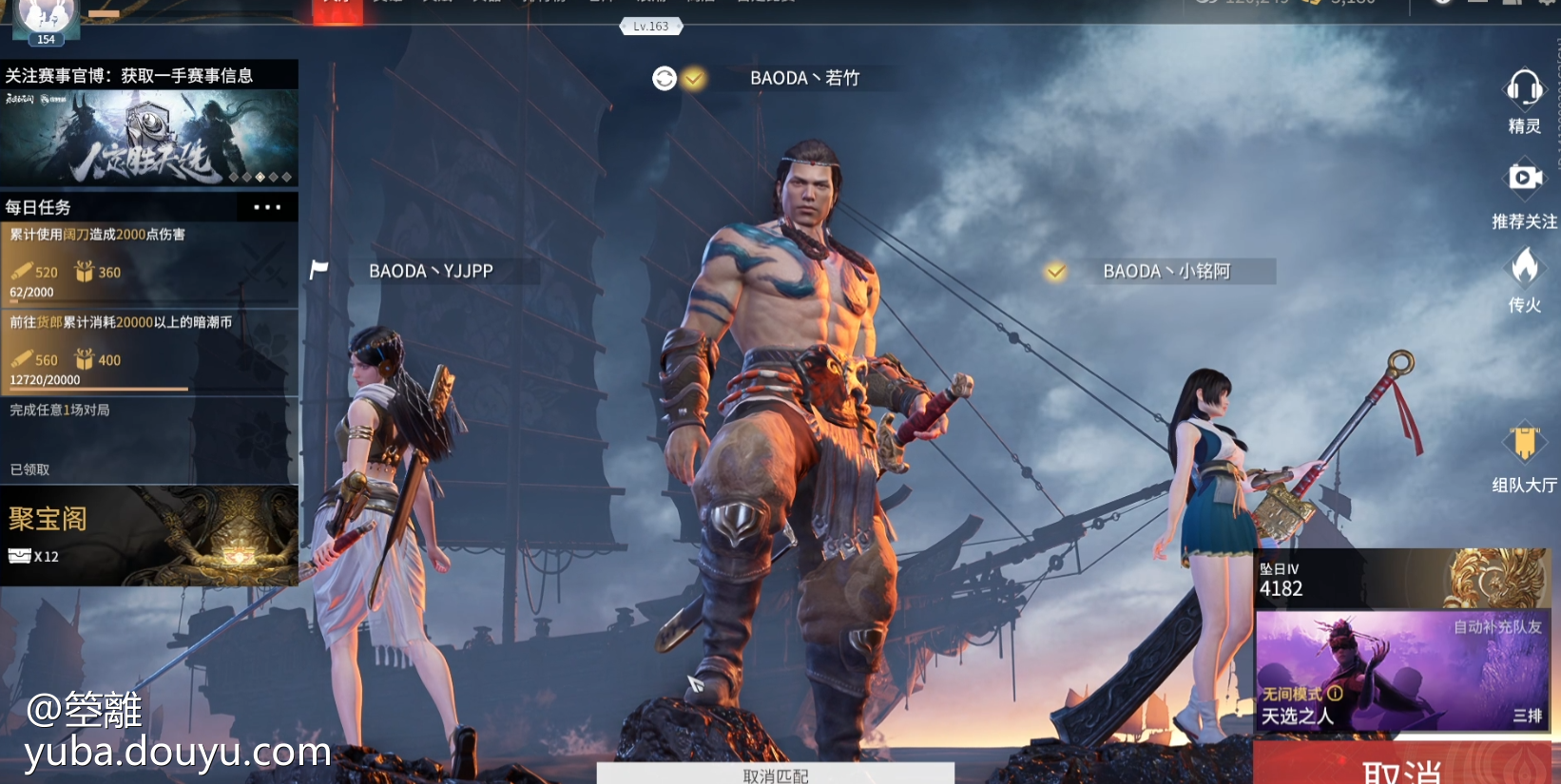Click the 取消匹配 cancel matchmaking bar
The height and width of the screenshot is (784, 1561).
pyautogui.click(x=775, y=774)
